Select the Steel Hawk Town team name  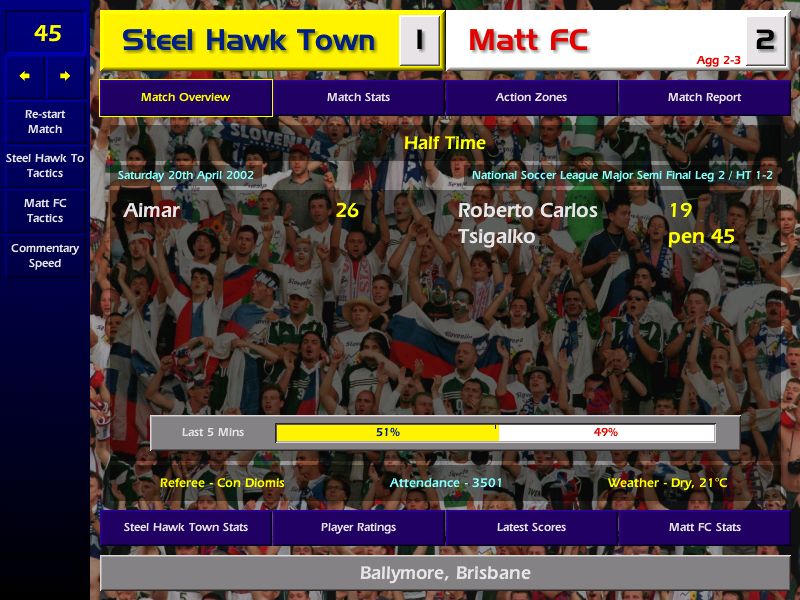248,41
